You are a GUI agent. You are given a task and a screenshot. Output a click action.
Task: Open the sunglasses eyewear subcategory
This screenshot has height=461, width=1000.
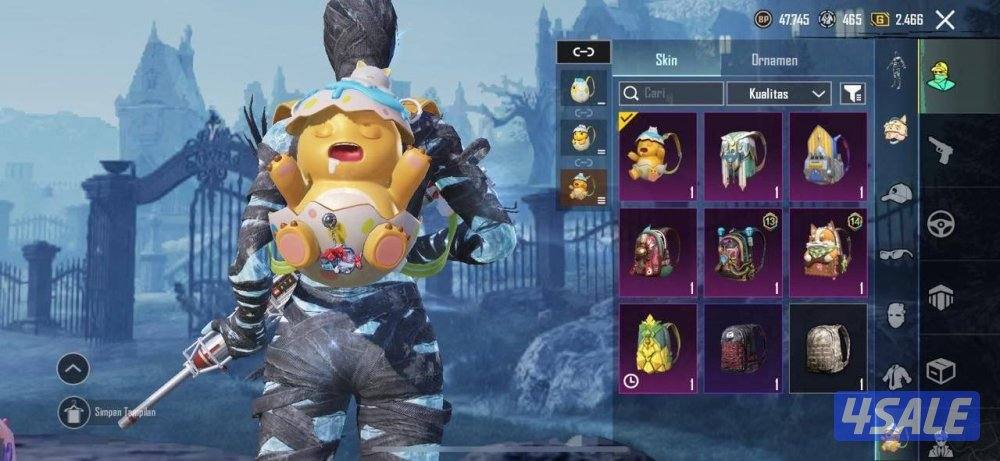[896, 254]
